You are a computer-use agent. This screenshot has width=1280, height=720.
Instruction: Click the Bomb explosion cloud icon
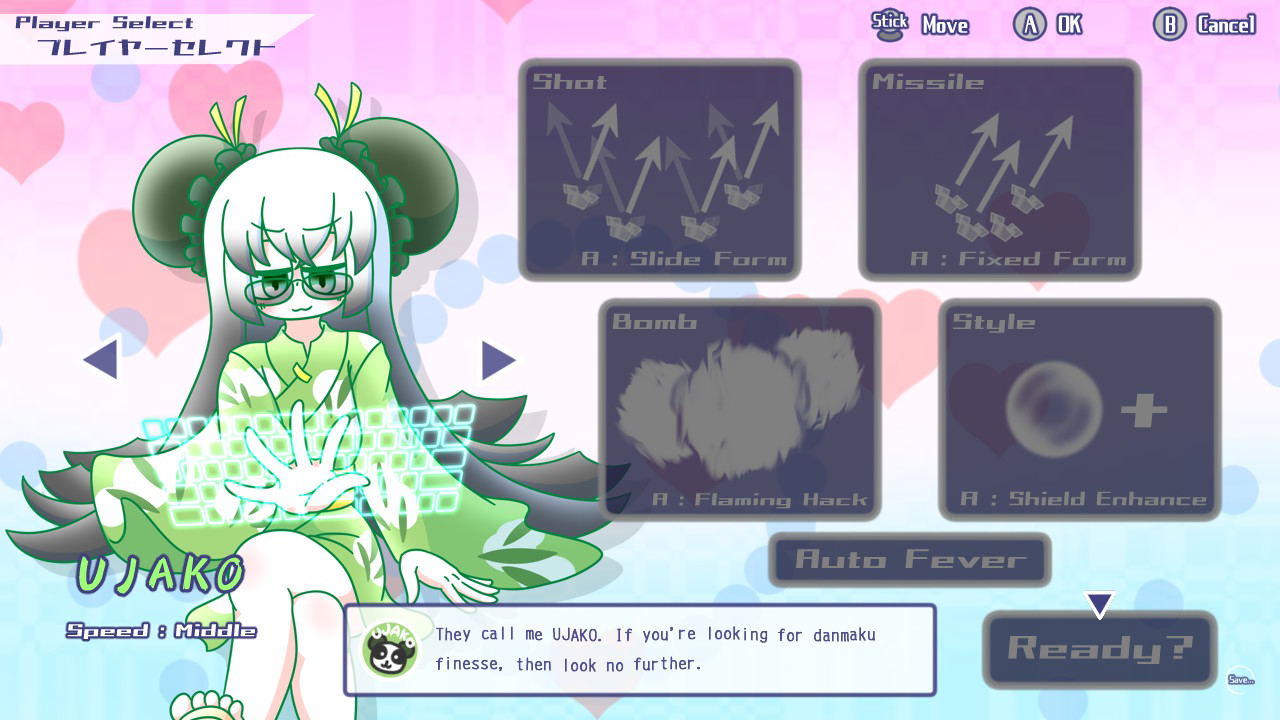(x=740, y=400)
